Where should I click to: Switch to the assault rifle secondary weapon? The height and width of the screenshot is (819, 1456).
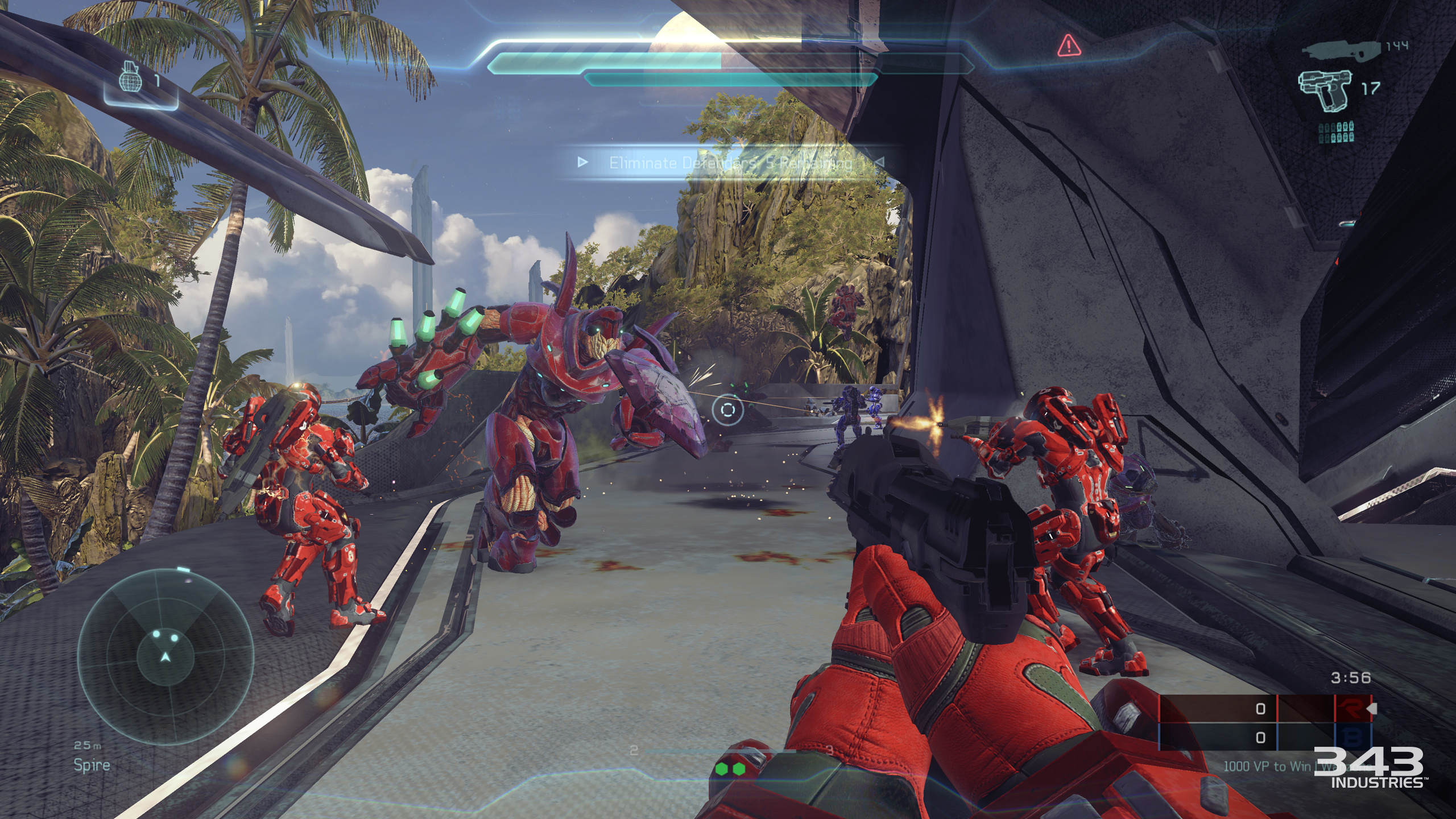coord(1341,49)
